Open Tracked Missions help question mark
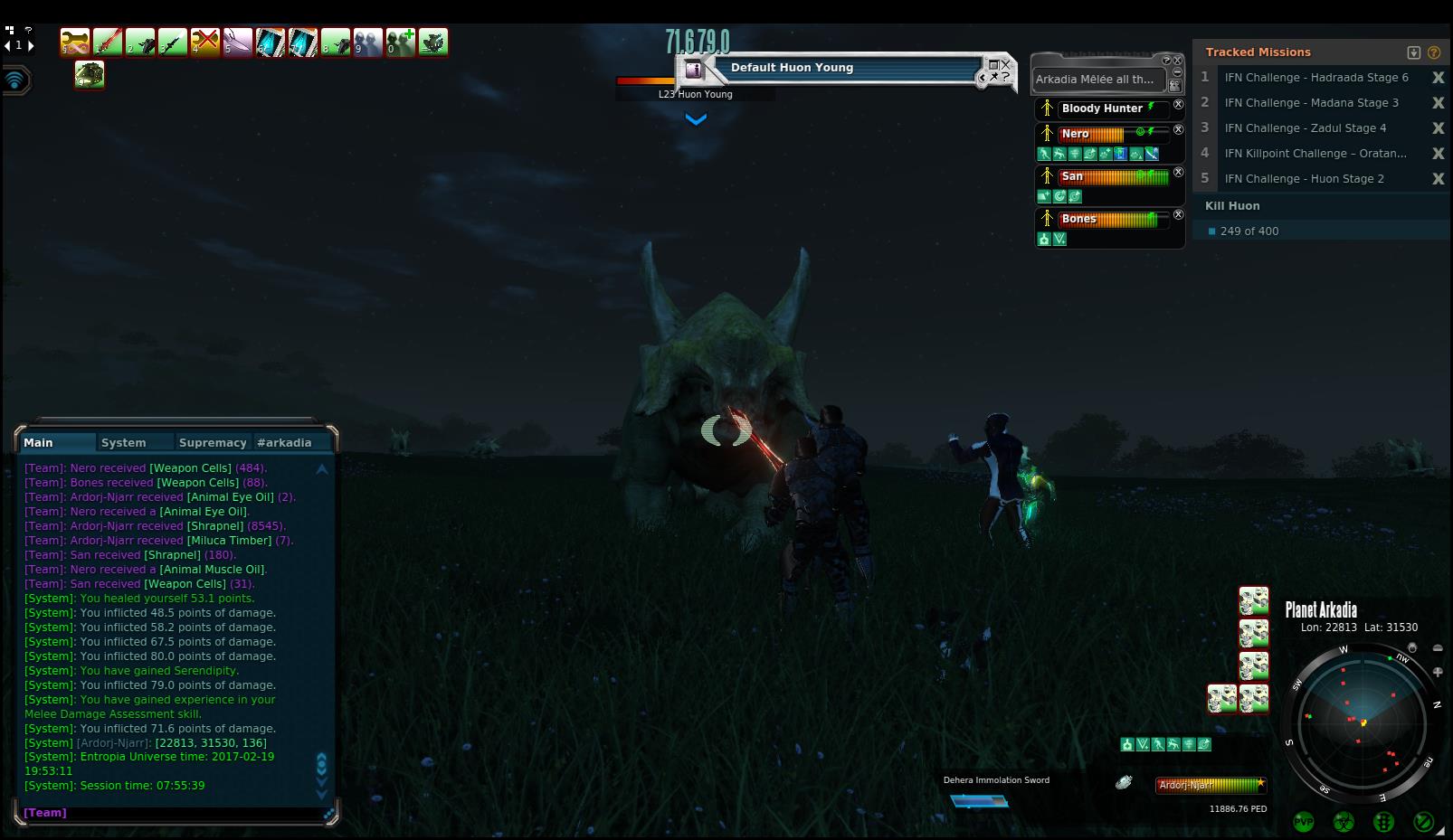This screenshot has height=840, width=1453. 1434,52
